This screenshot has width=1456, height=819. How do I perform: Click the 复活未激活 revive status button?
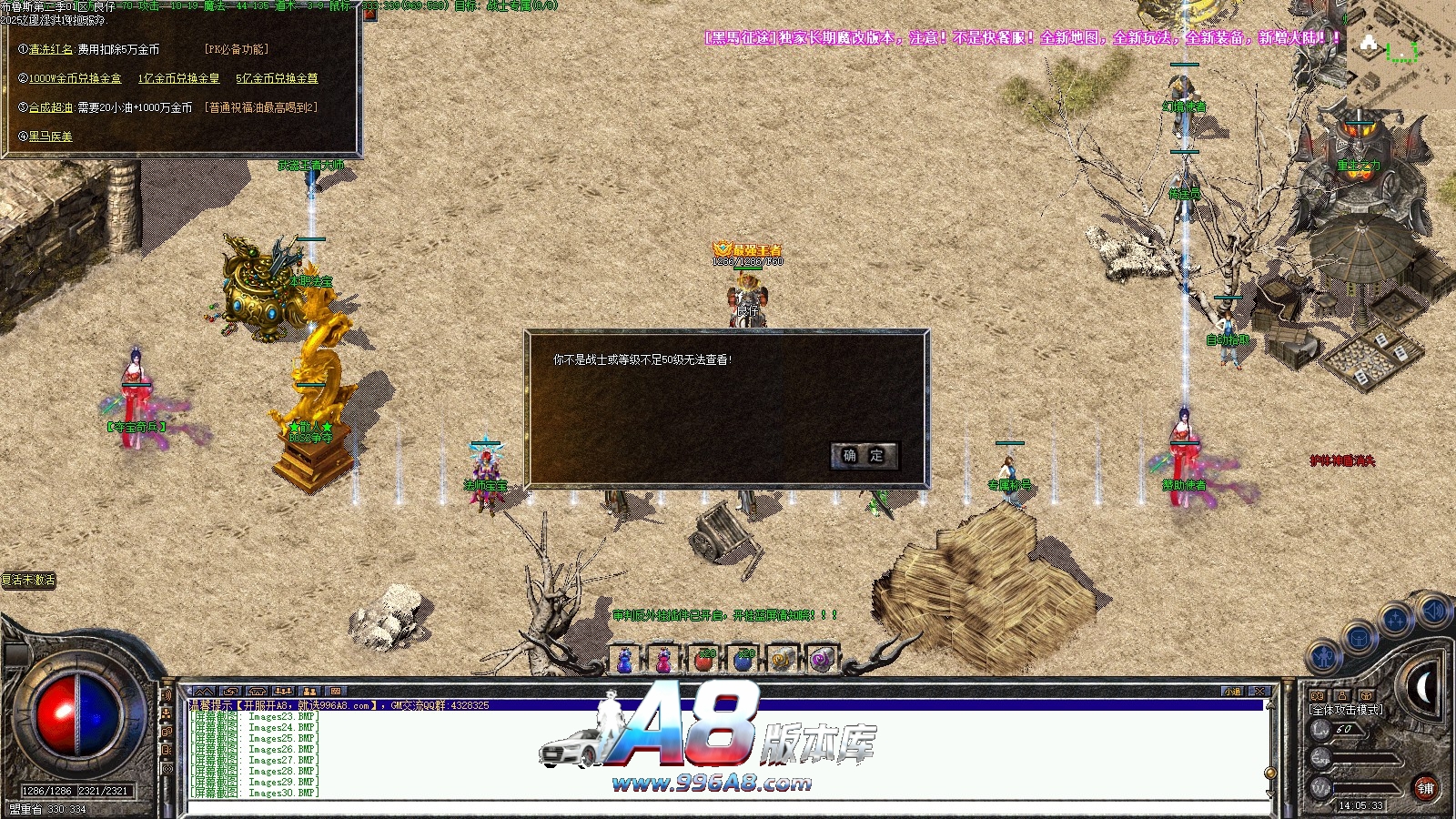29,580
